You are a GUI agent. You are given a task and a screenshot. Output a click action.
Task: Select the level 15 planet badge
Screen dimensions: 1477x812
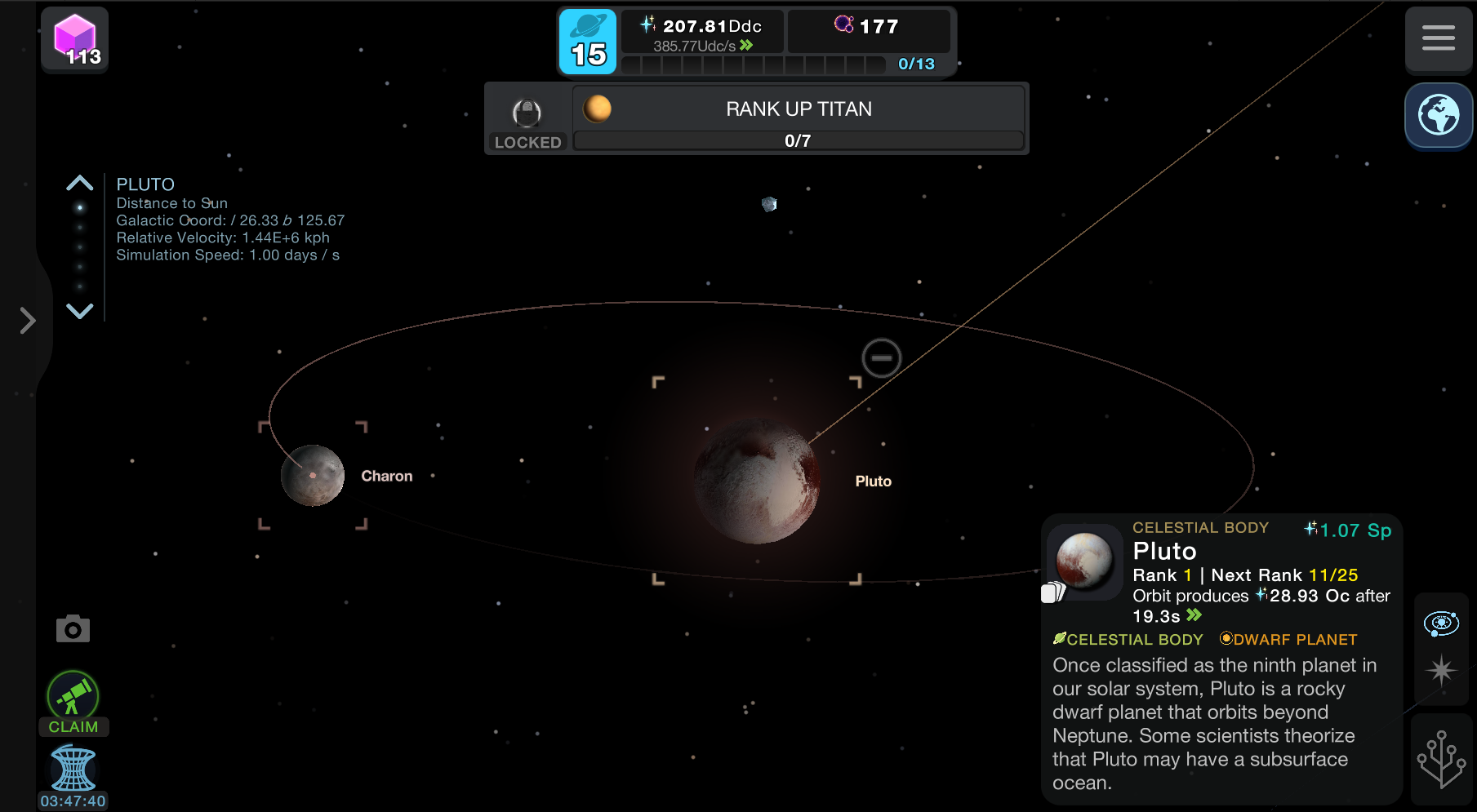tap(588, 42)
